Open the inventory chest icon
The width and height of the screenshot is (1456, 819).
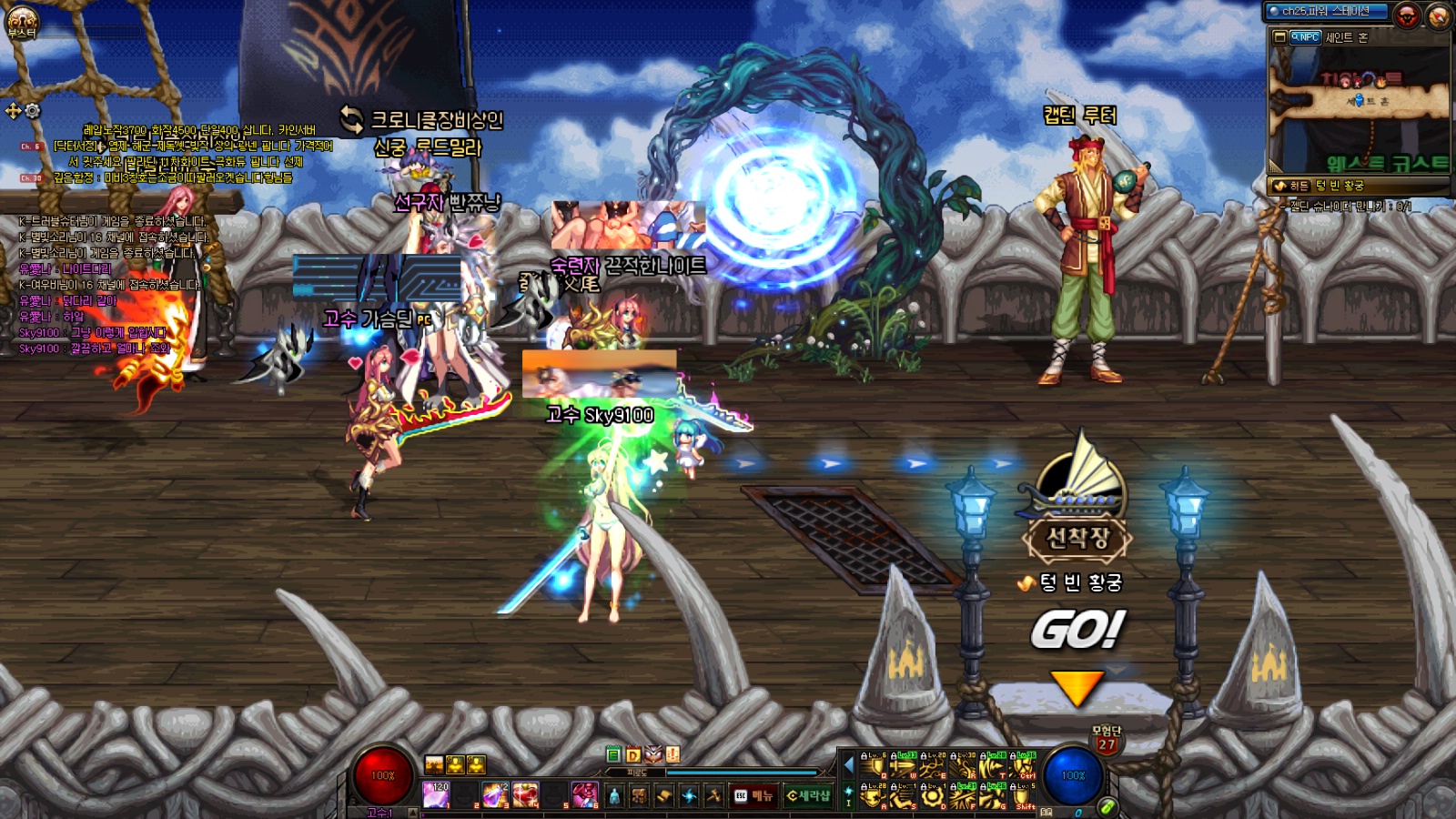[639, 796]
